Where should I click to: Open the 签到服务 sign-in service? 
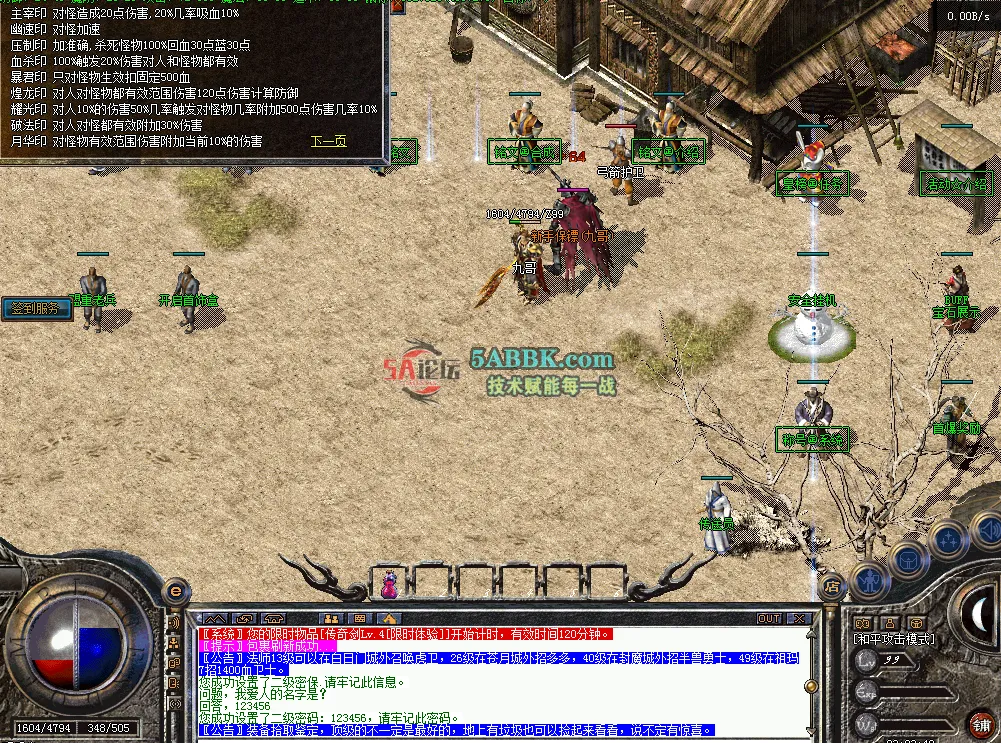pos(37,308)
